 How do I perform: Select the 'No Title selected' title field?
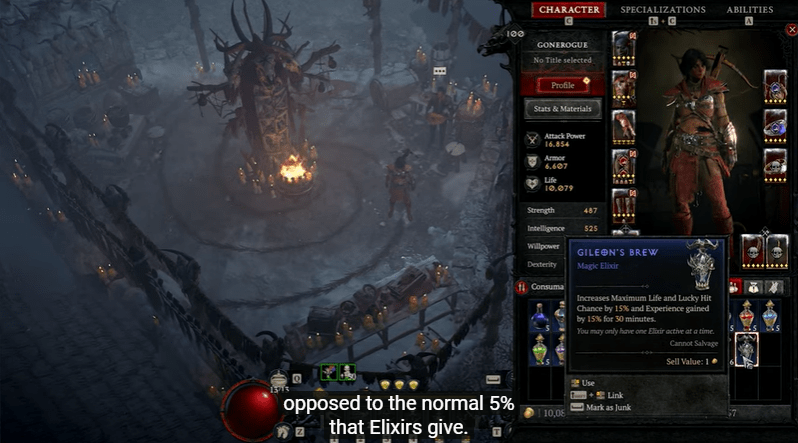(562, 62)
